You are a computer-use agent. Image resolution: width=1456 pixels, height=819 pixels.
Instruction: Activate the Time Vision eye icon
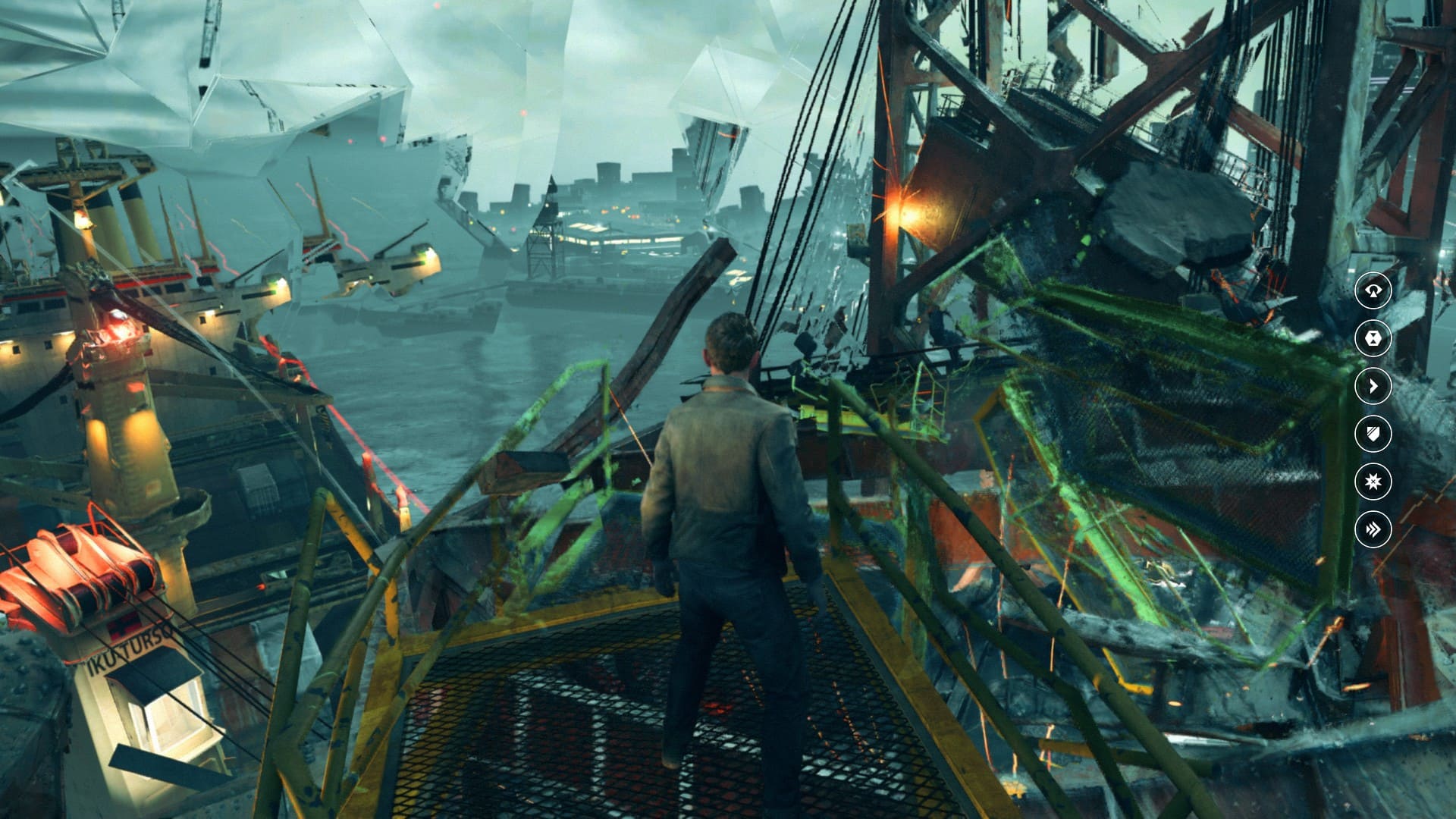(x=1373, y=290)
